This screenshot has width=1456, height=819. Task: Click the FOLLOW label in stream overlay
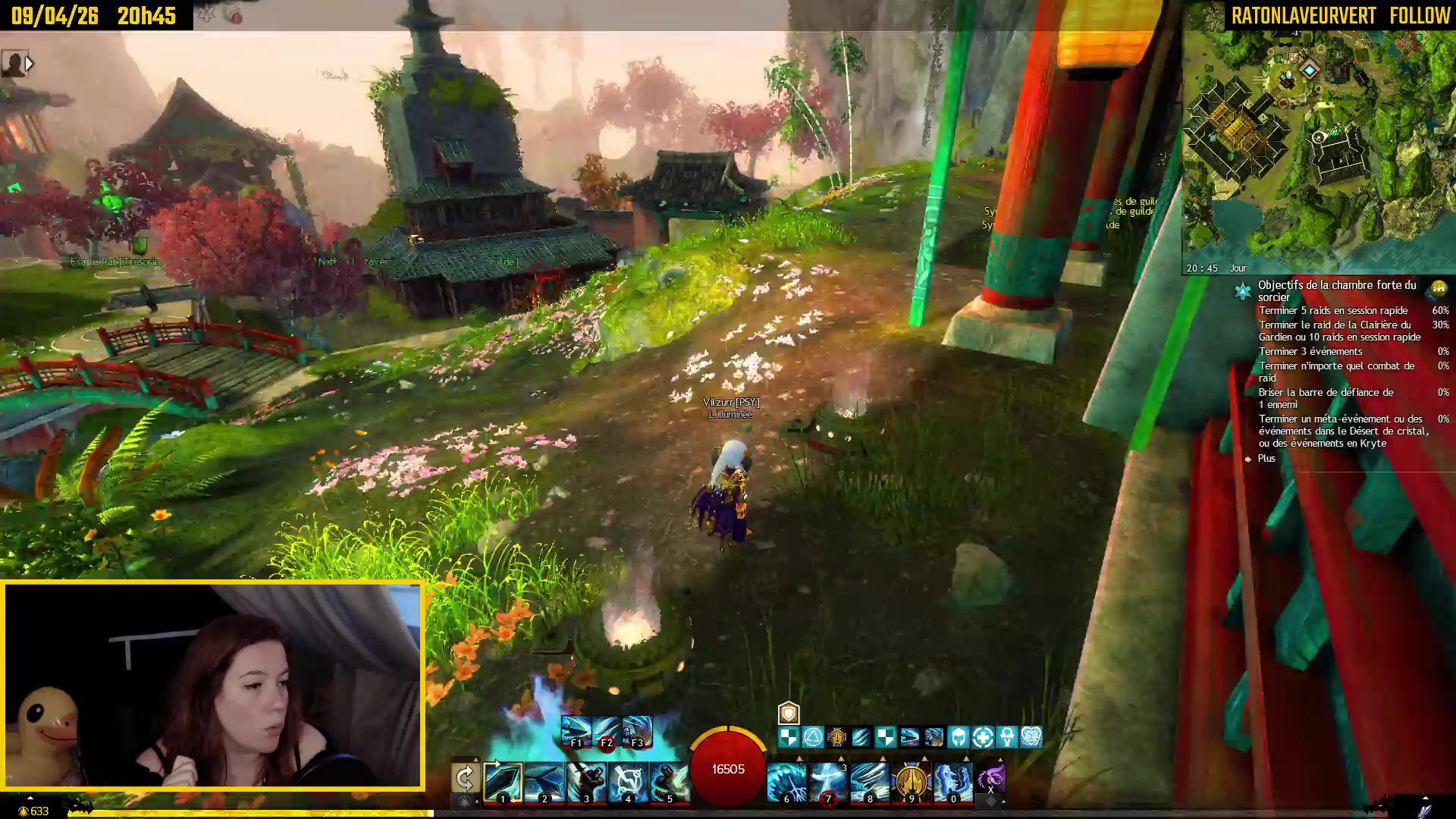pyautogui.click(x=1420, y=16)
